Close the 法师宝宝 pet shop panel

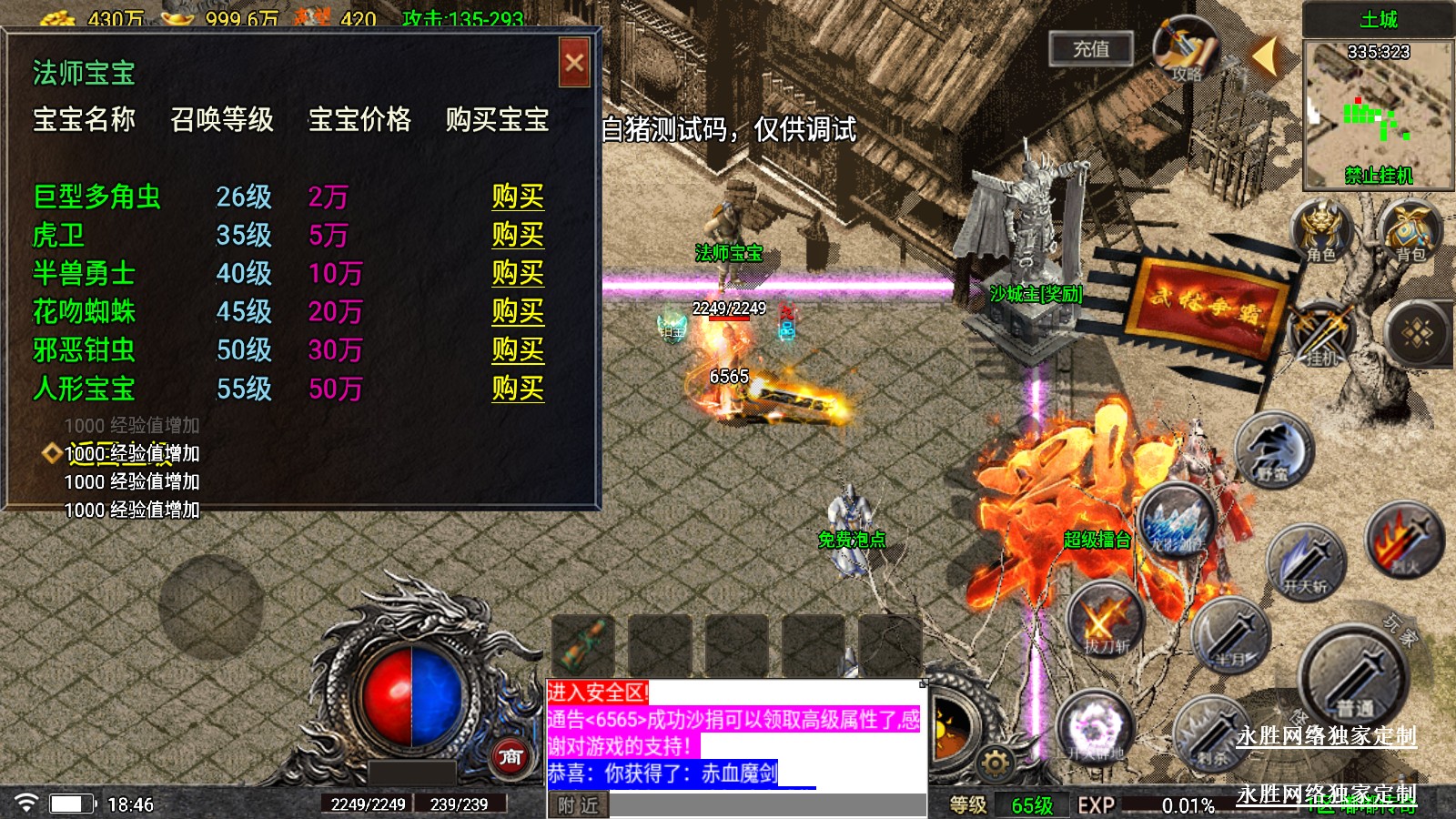pyautogui.click(x=574, y=63)
